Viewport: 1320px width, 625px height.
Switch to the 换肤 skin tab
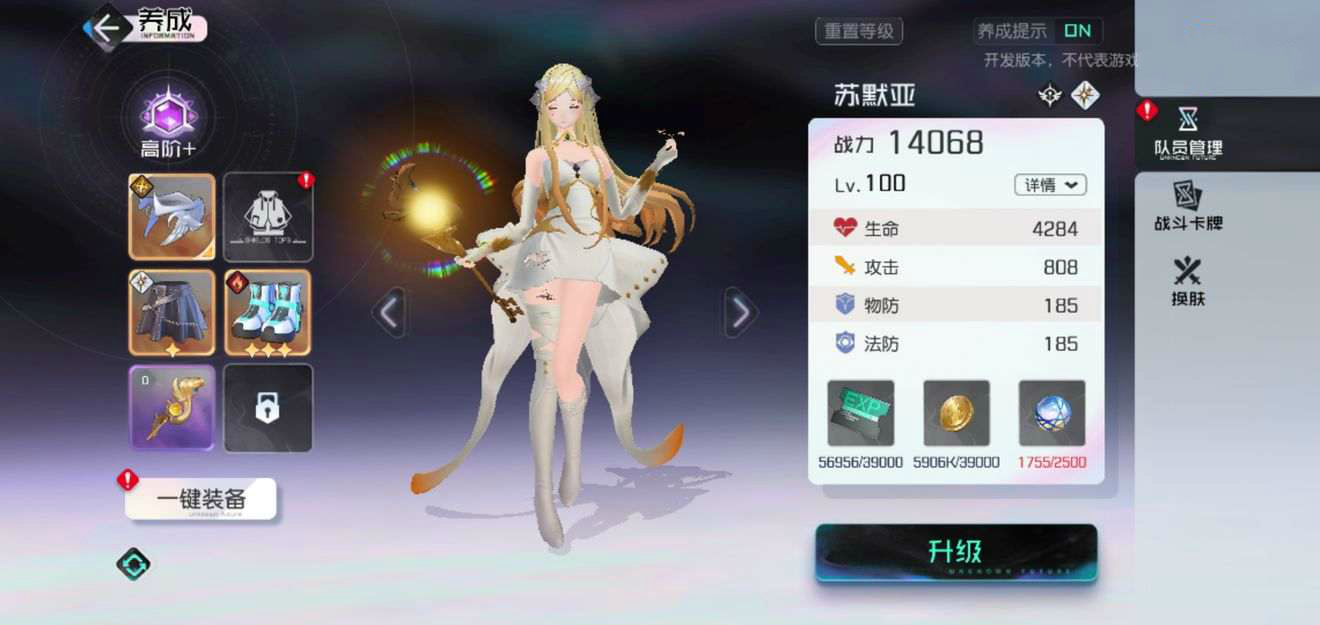[x=1188, y=281]
